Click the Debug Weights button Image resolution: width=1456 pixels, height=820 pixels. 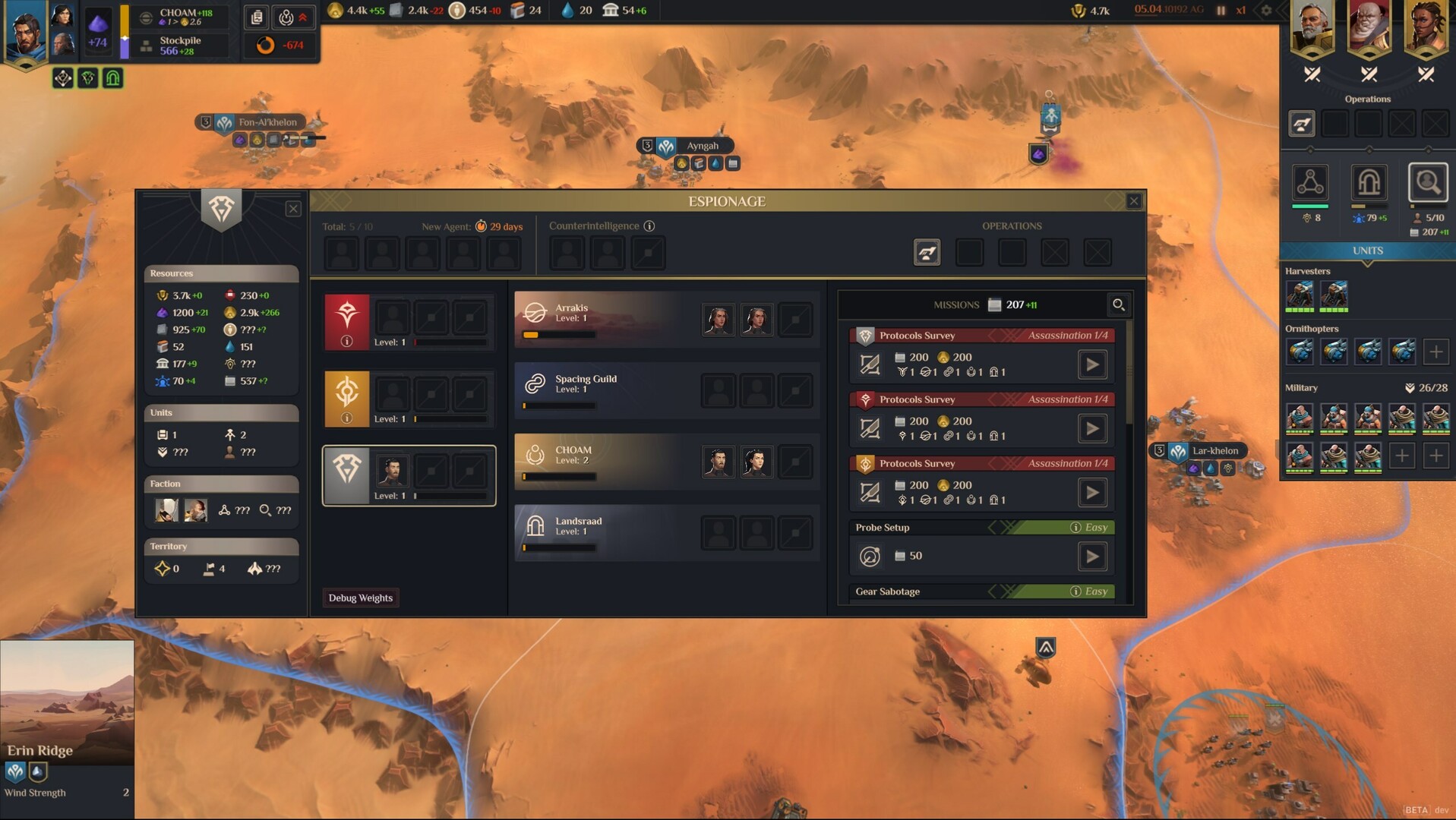click(361, 598)
